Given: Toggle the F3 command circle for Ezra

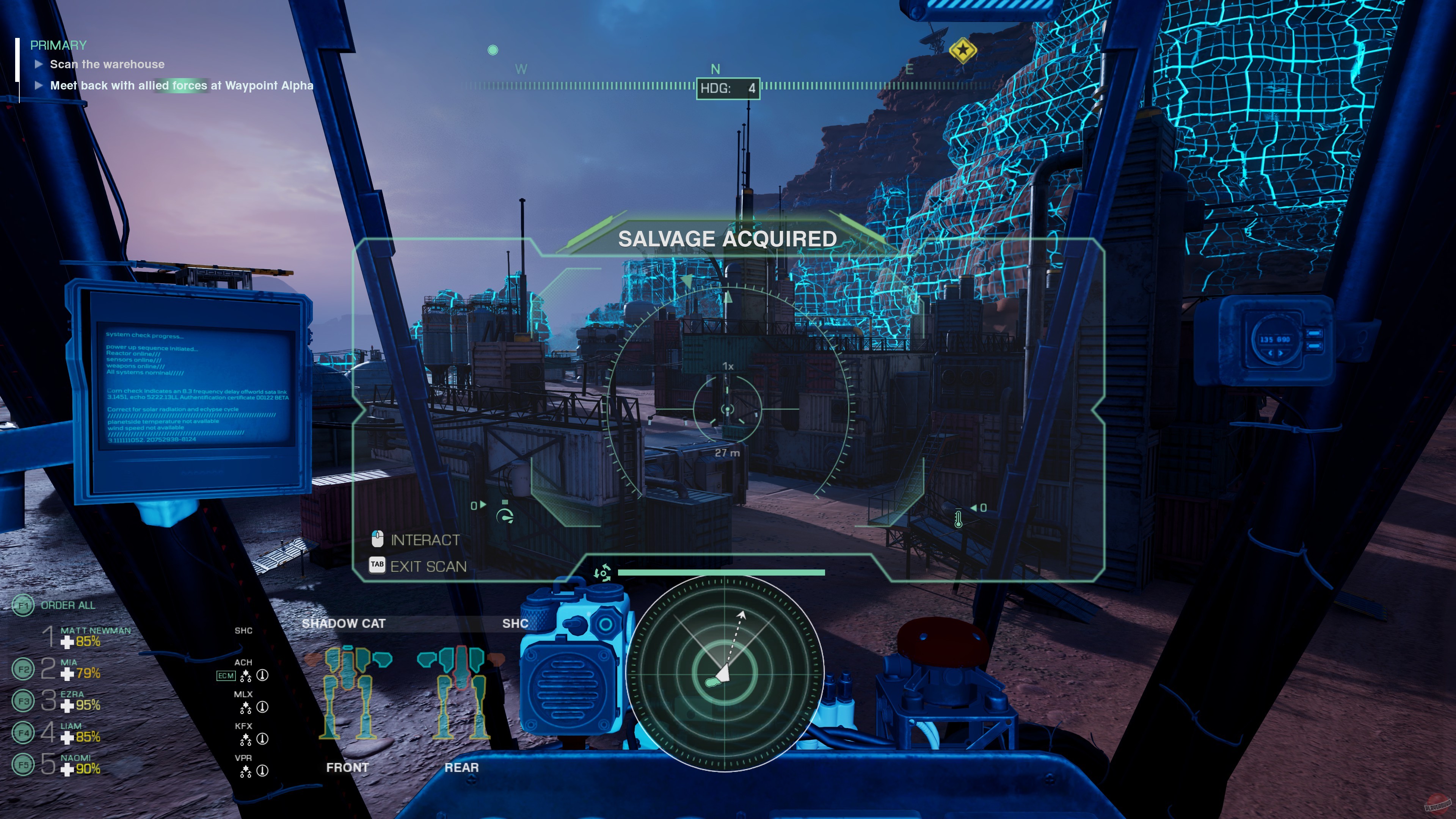Looking at the screenshot, I should click(23, 700).
